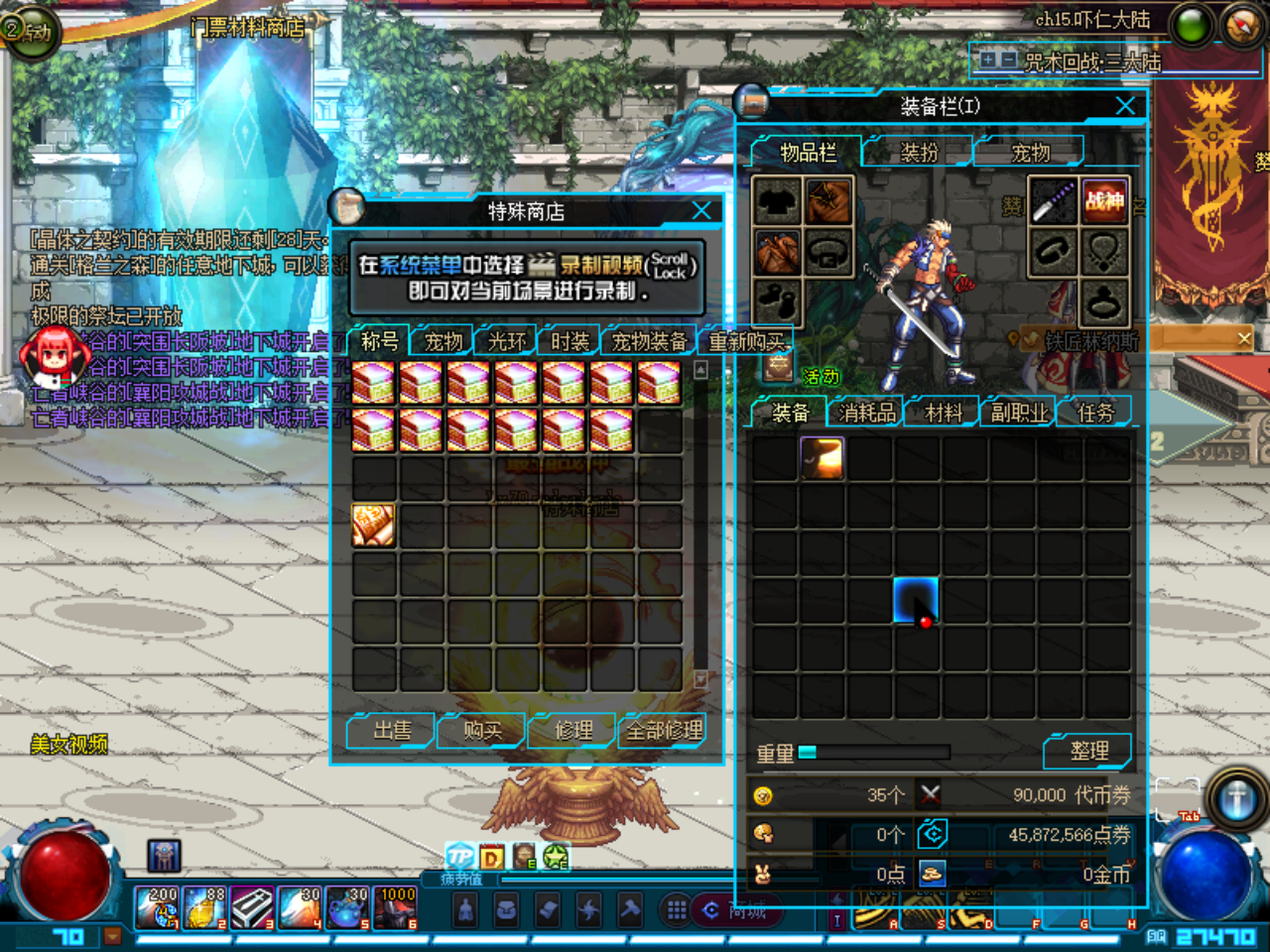Open the inventory bag icon on the quick bar
This screenshot has height=952, width=1270.
pos(506,909)
